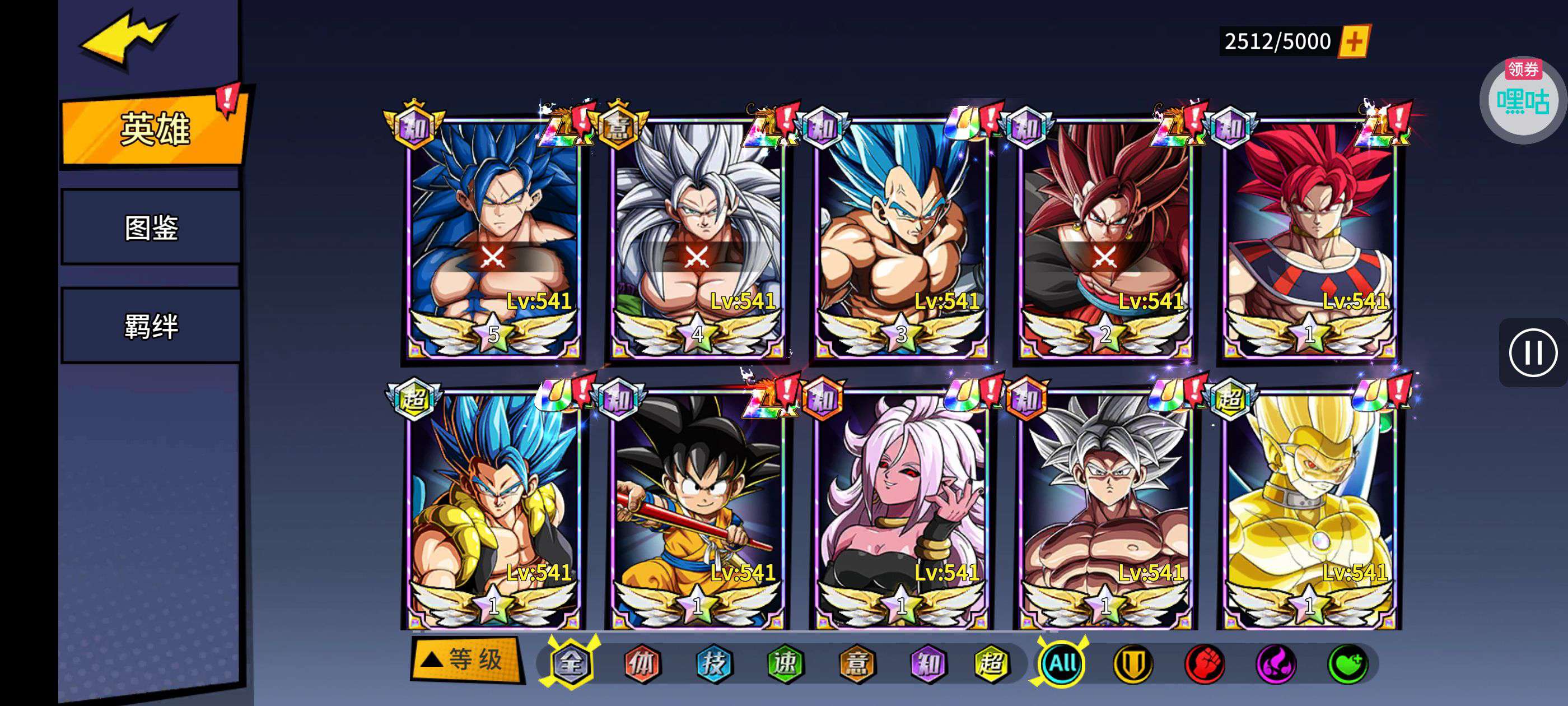Pick the pink-haired Android 21 card

902,509
